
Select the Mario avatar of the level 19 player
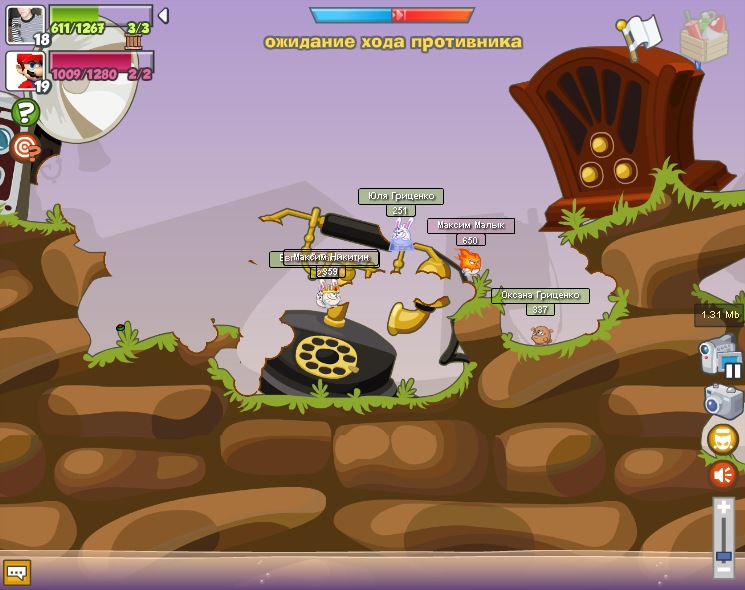click(x=25, y=71)
